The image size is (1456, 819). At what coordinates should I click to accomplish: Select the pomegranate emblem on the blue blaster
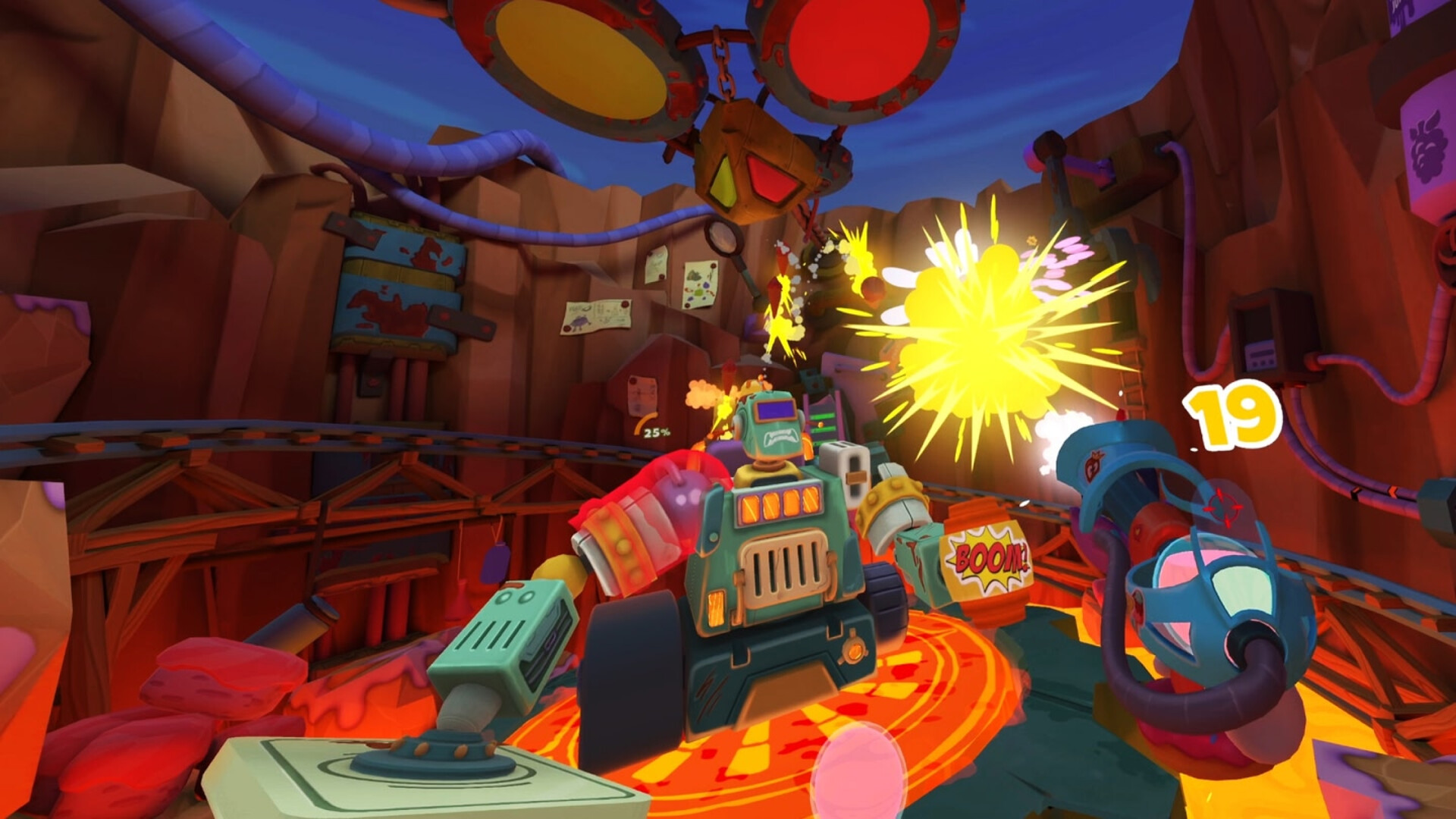(x=1092, y=465)
